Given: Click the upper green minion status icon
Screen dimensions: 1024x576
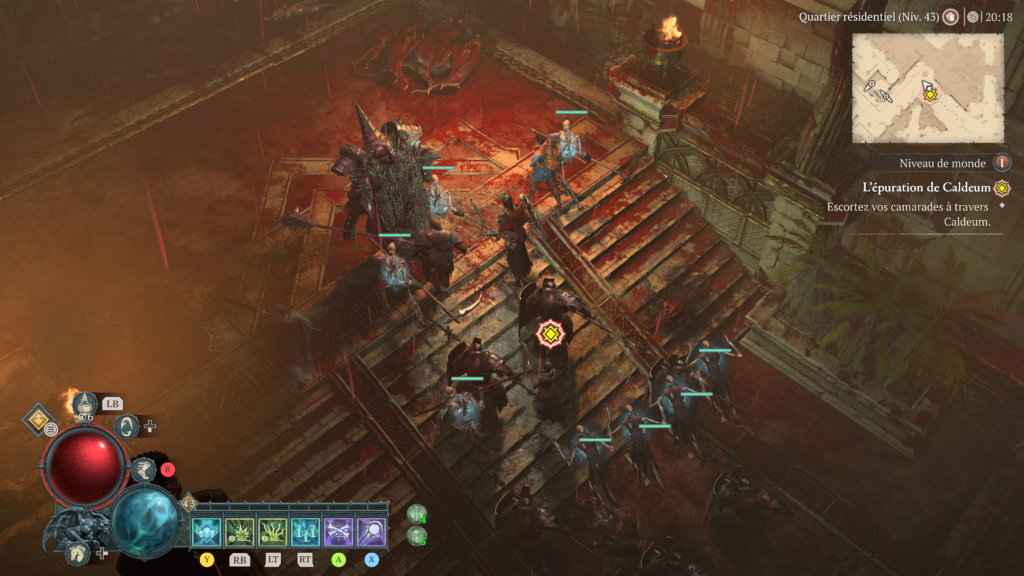Looking at the screenshot, I should pyautogui.click(x=417, y=514).
